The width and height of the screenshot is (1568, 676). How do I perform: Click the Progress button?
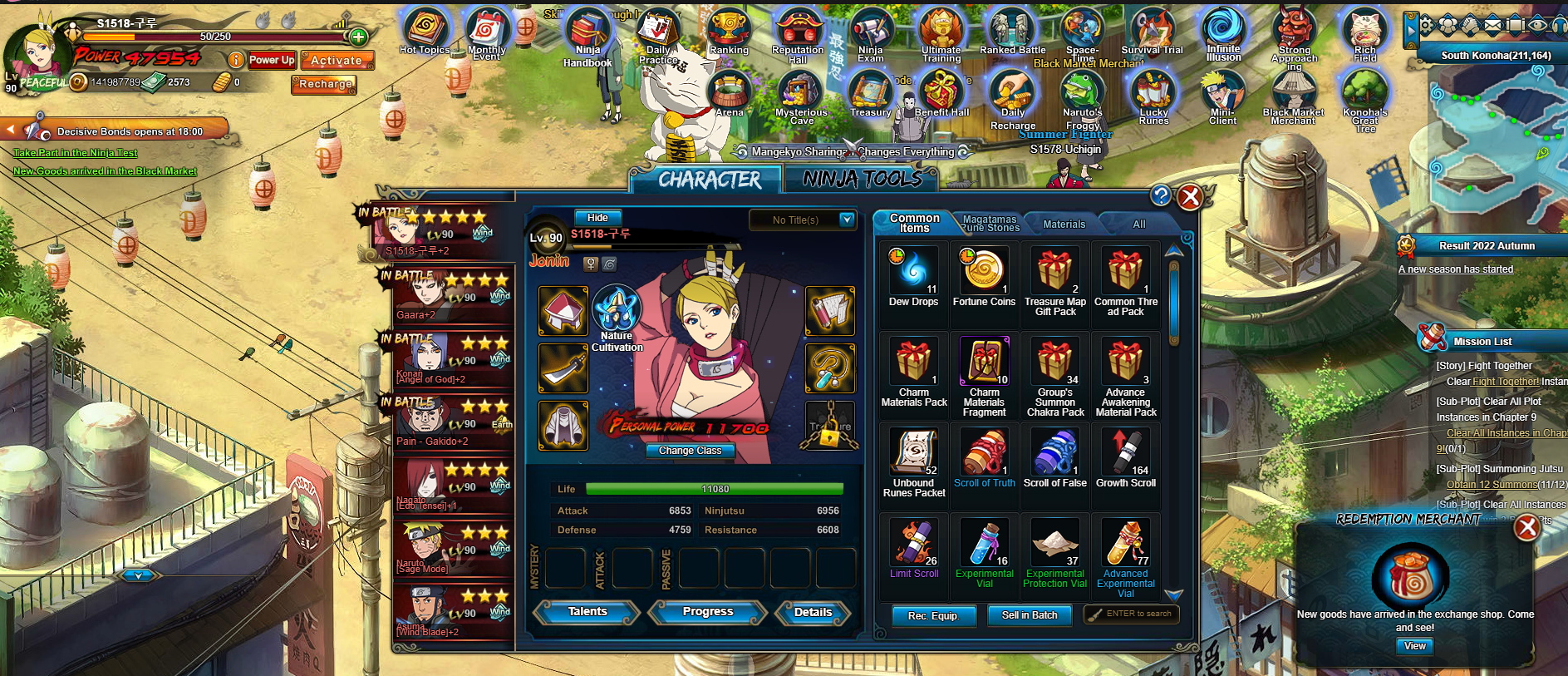pyautogui.click(x=708, y=612)
